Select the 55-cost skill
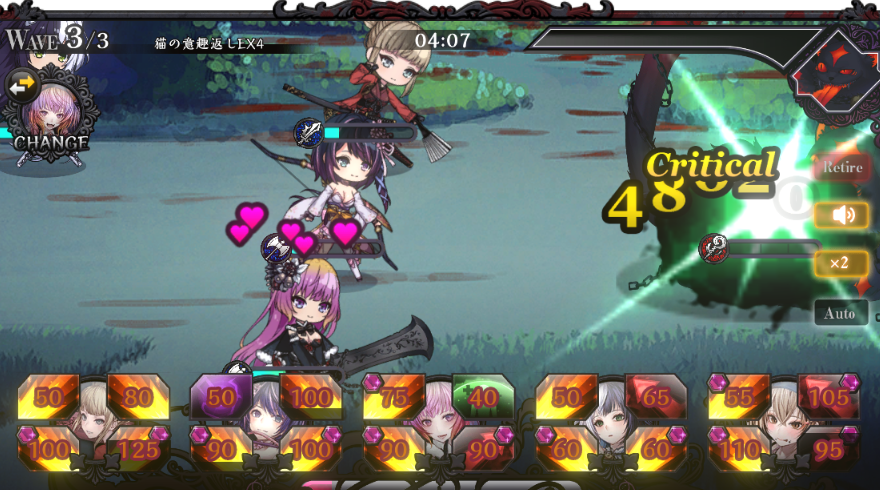This screenshot has height=490, width=880. tap(739, 397)
